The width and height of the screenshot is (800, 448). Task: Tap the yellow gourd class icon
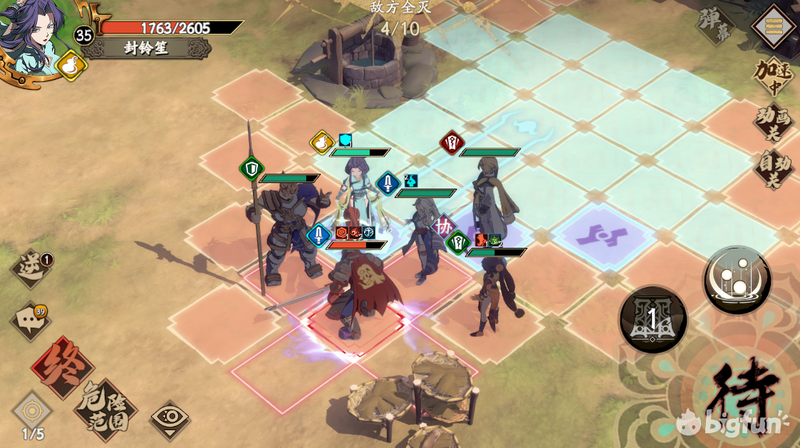point(73,65)
